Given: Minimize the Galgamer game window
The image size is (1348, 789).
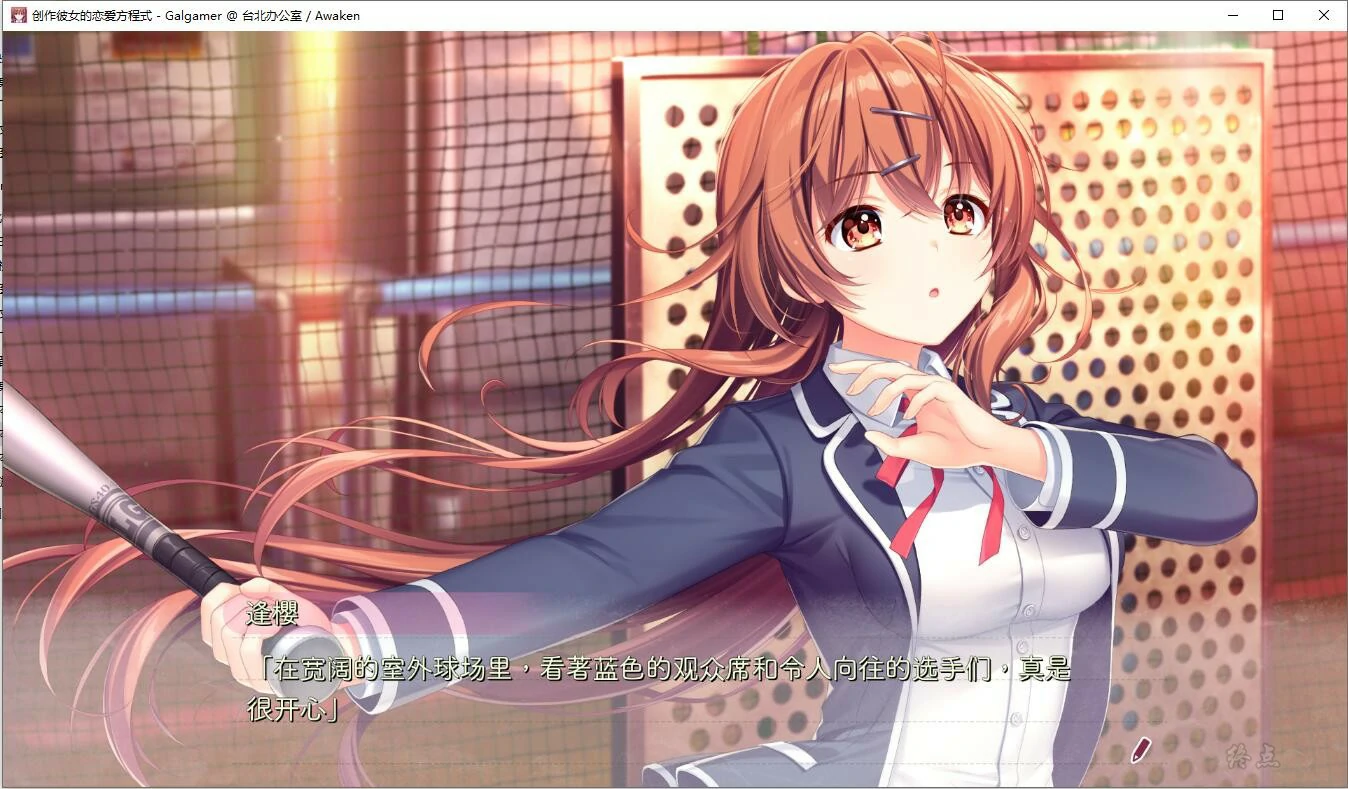Looking at the screenshot, I should pos(1232,15).
